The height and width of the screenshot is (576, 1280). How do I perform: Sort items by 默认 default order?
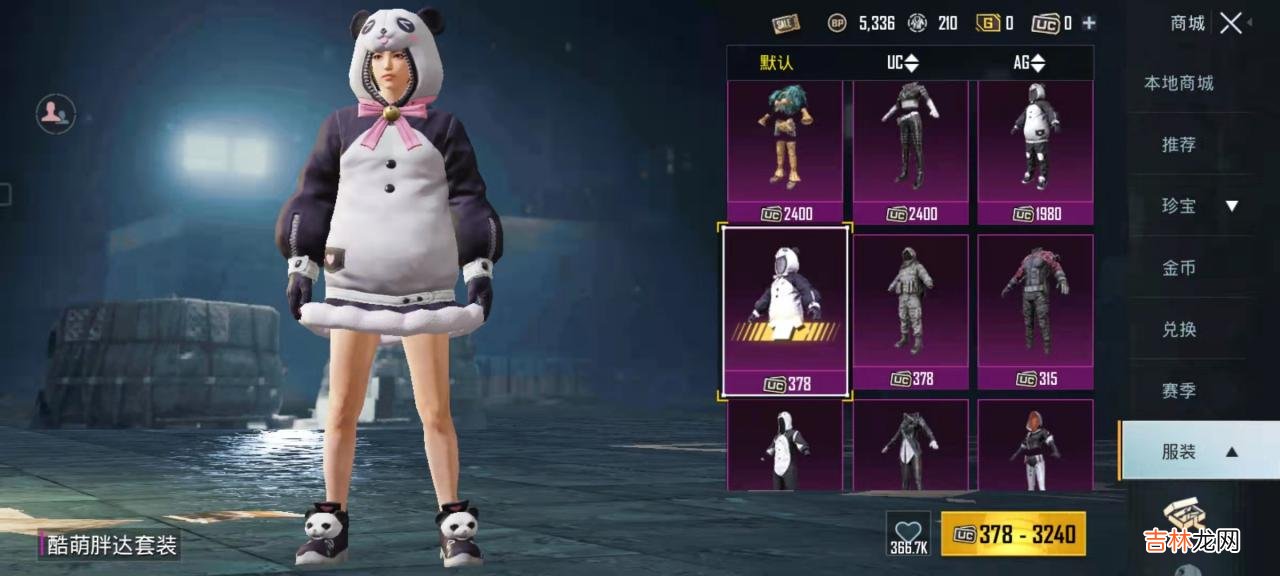coord(776,63)
